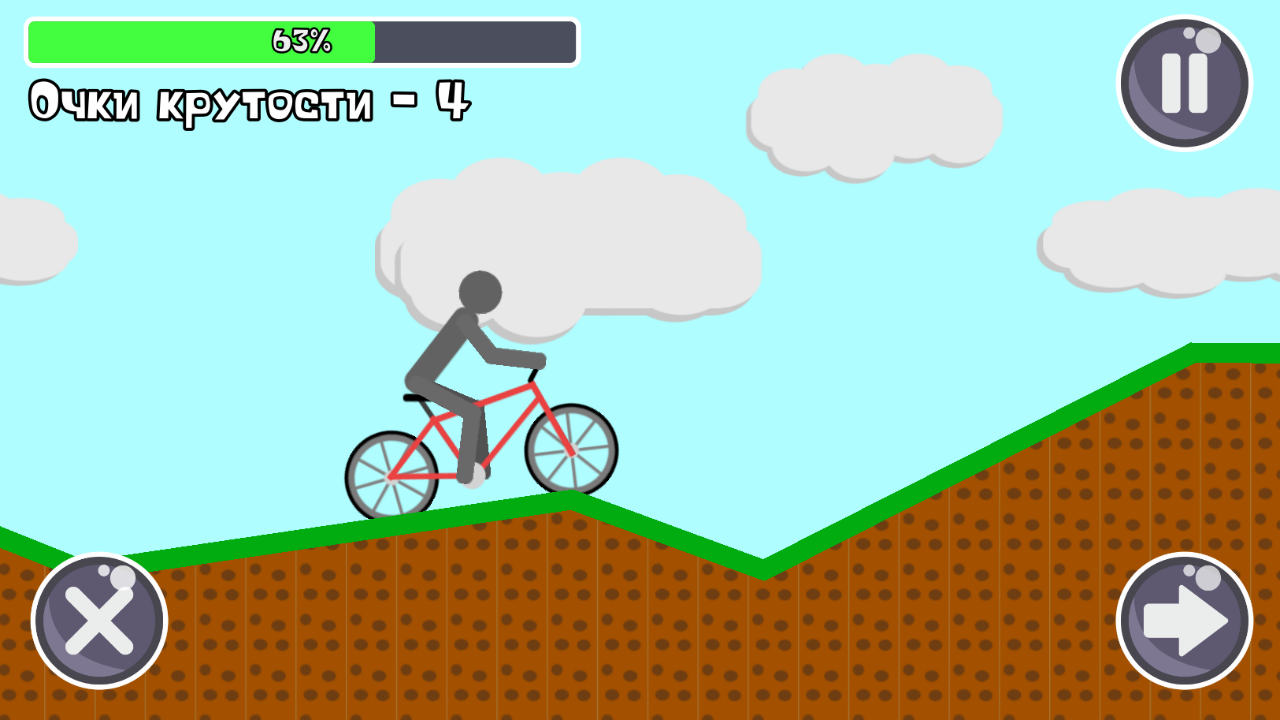The image size is (1280, 720).
Task: Select the restart cross button bottom left
Action: (99, 620)
